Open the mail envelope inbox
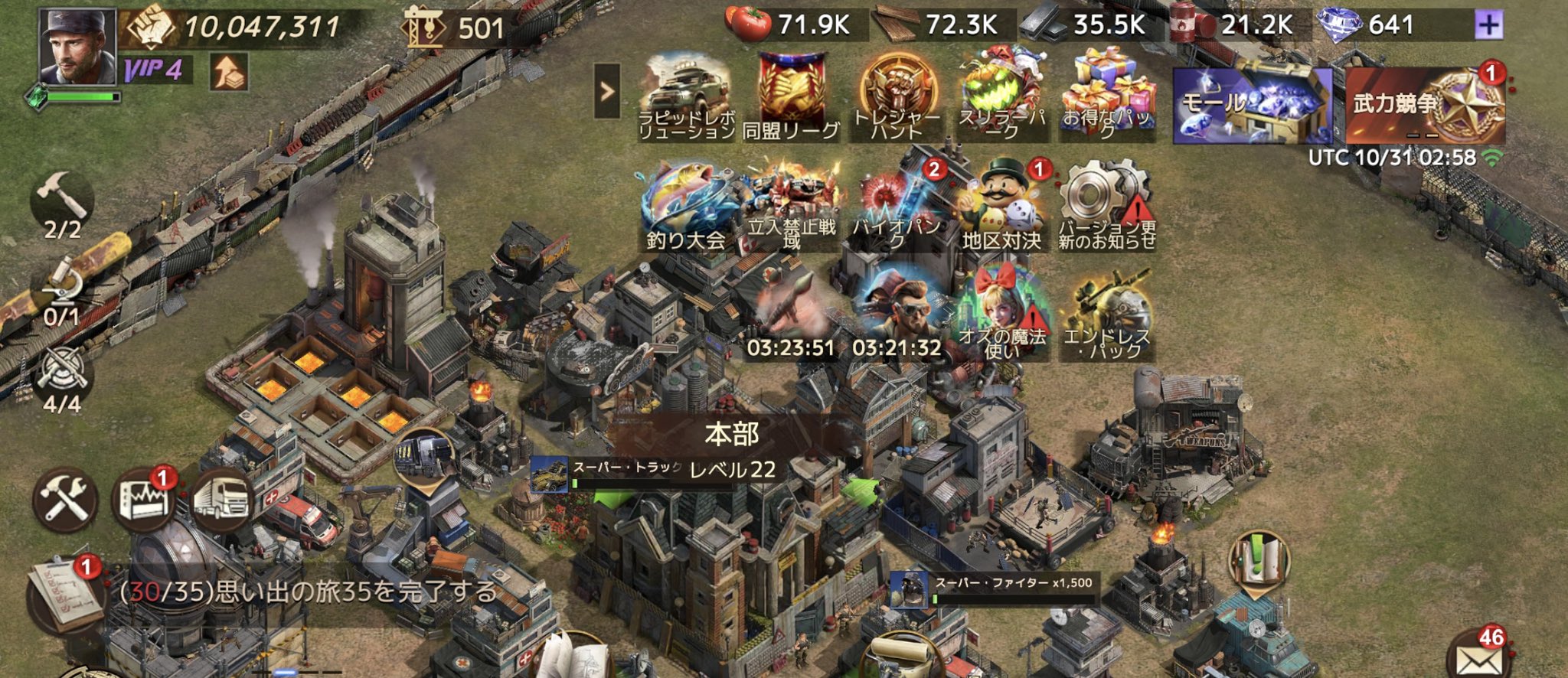 [x=1479, y=658]
